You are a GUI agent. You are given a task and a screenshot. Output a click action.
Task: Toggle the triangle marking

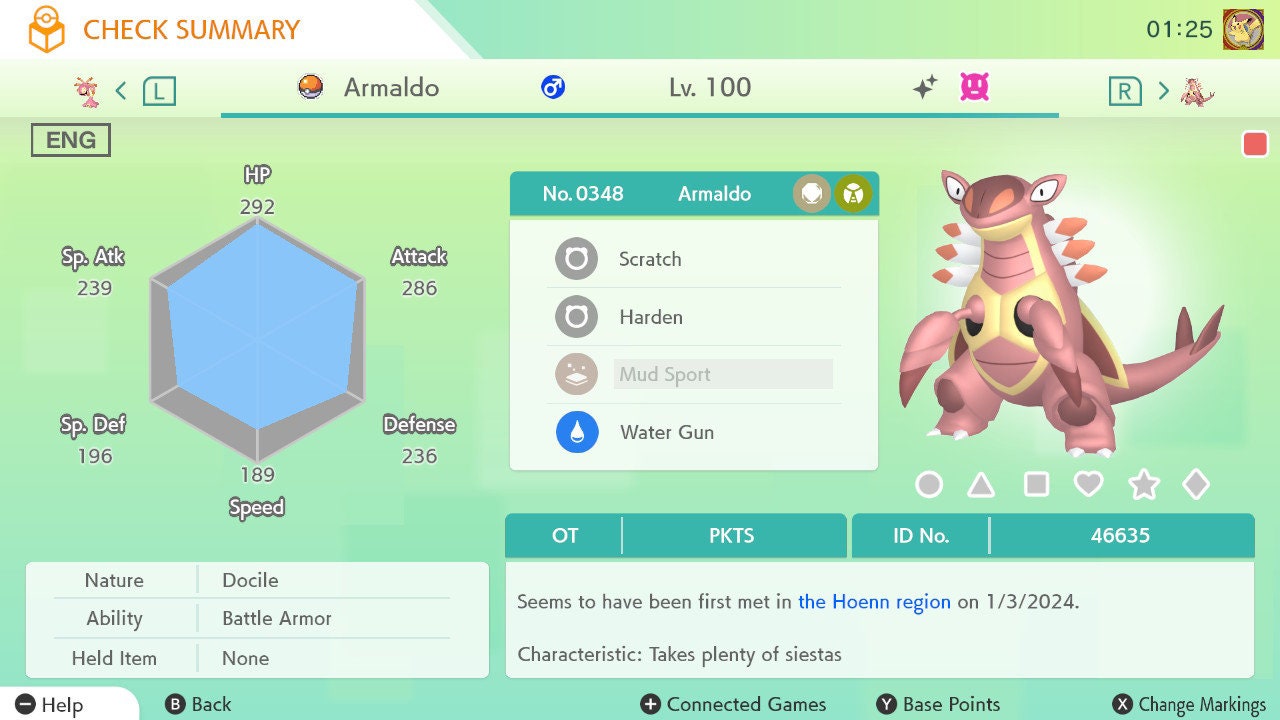pos(981,485)
